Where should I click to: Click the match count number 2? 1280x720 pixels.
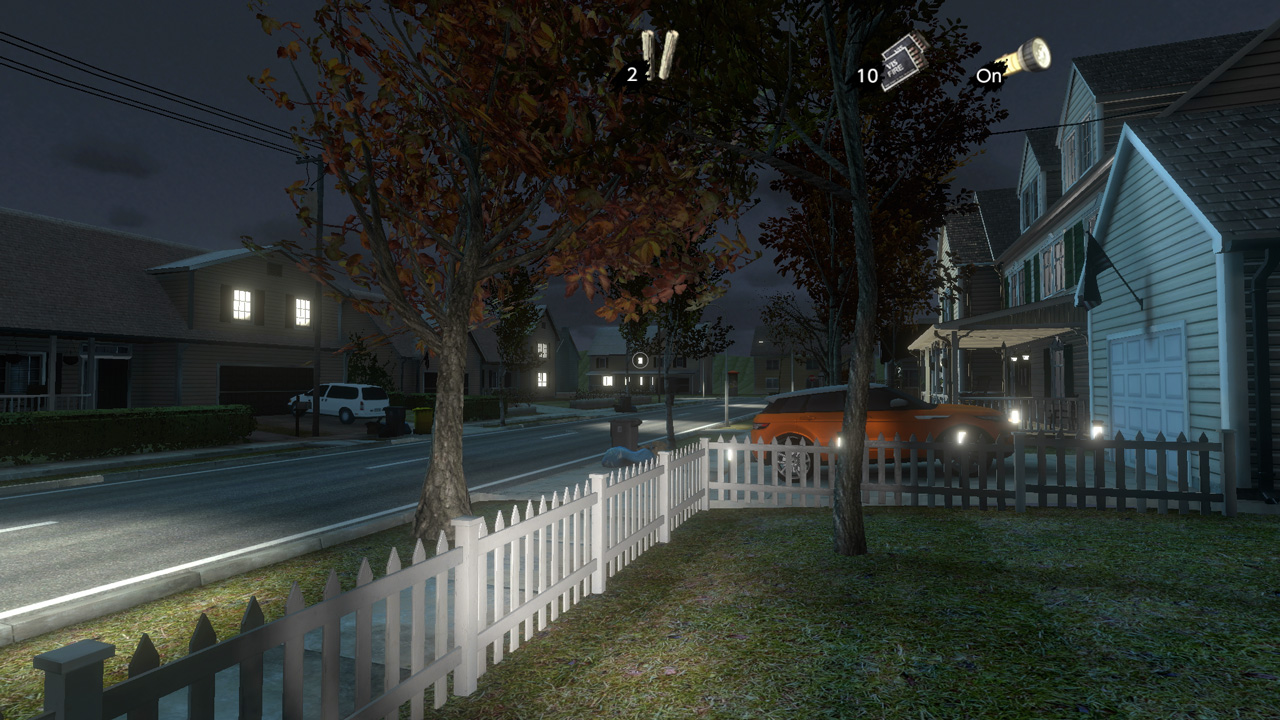[x=632, y=75]
